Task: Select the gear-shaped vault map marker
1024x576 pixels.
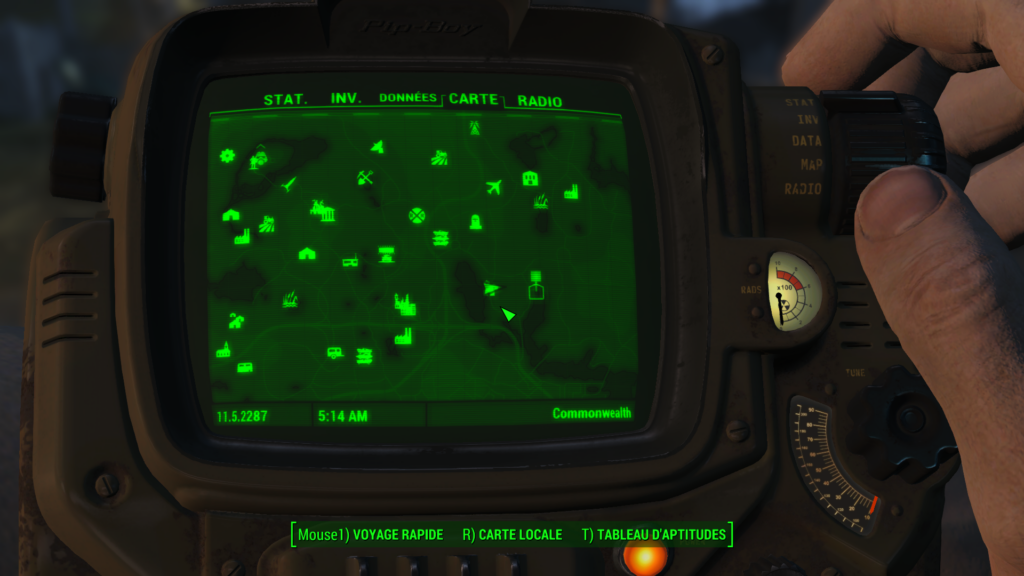Action: (228, 155)
